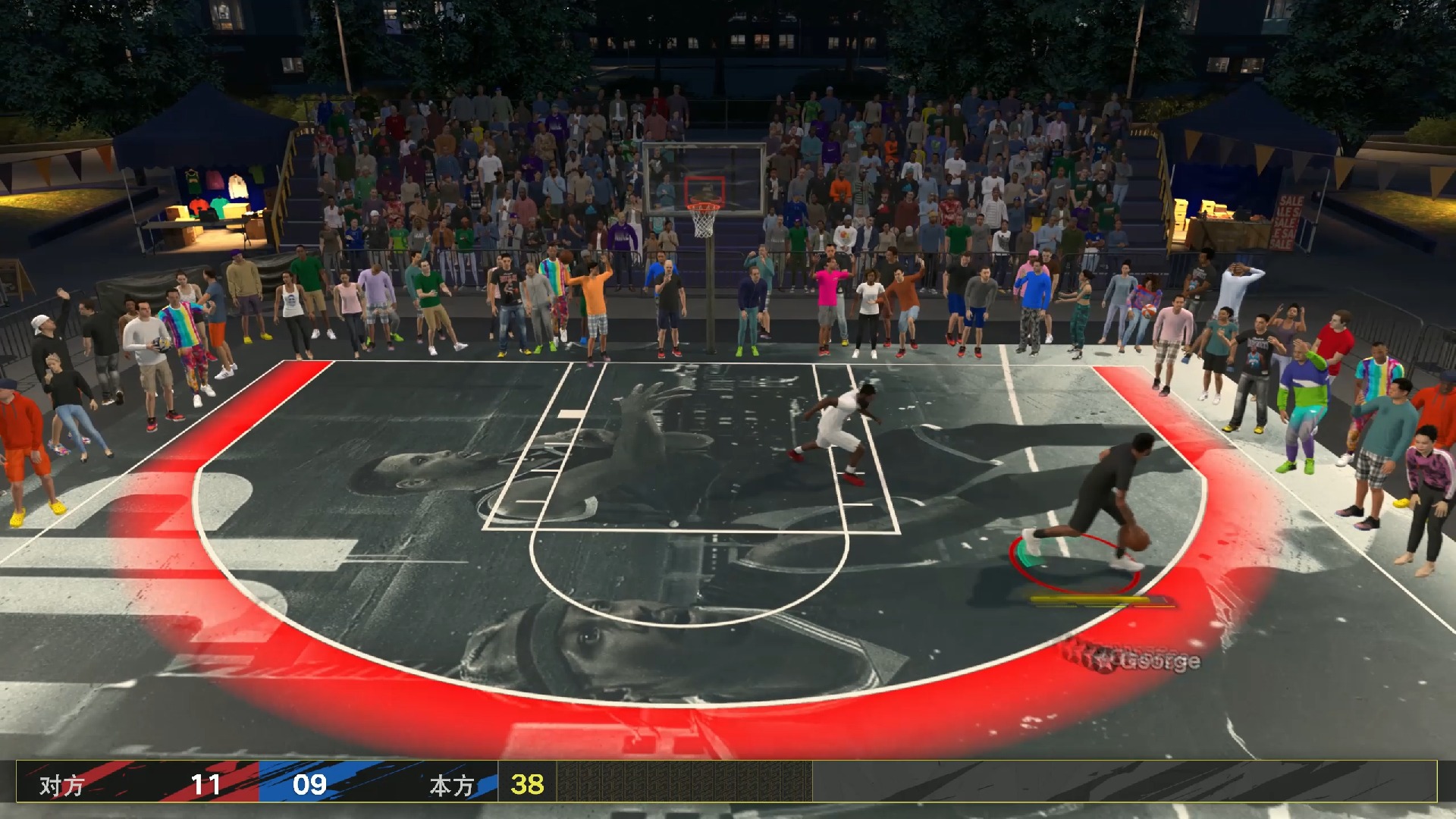Click the 本方 team label on the scoreboard
Screen dimensions: 1456x819
tap(450, 785)
